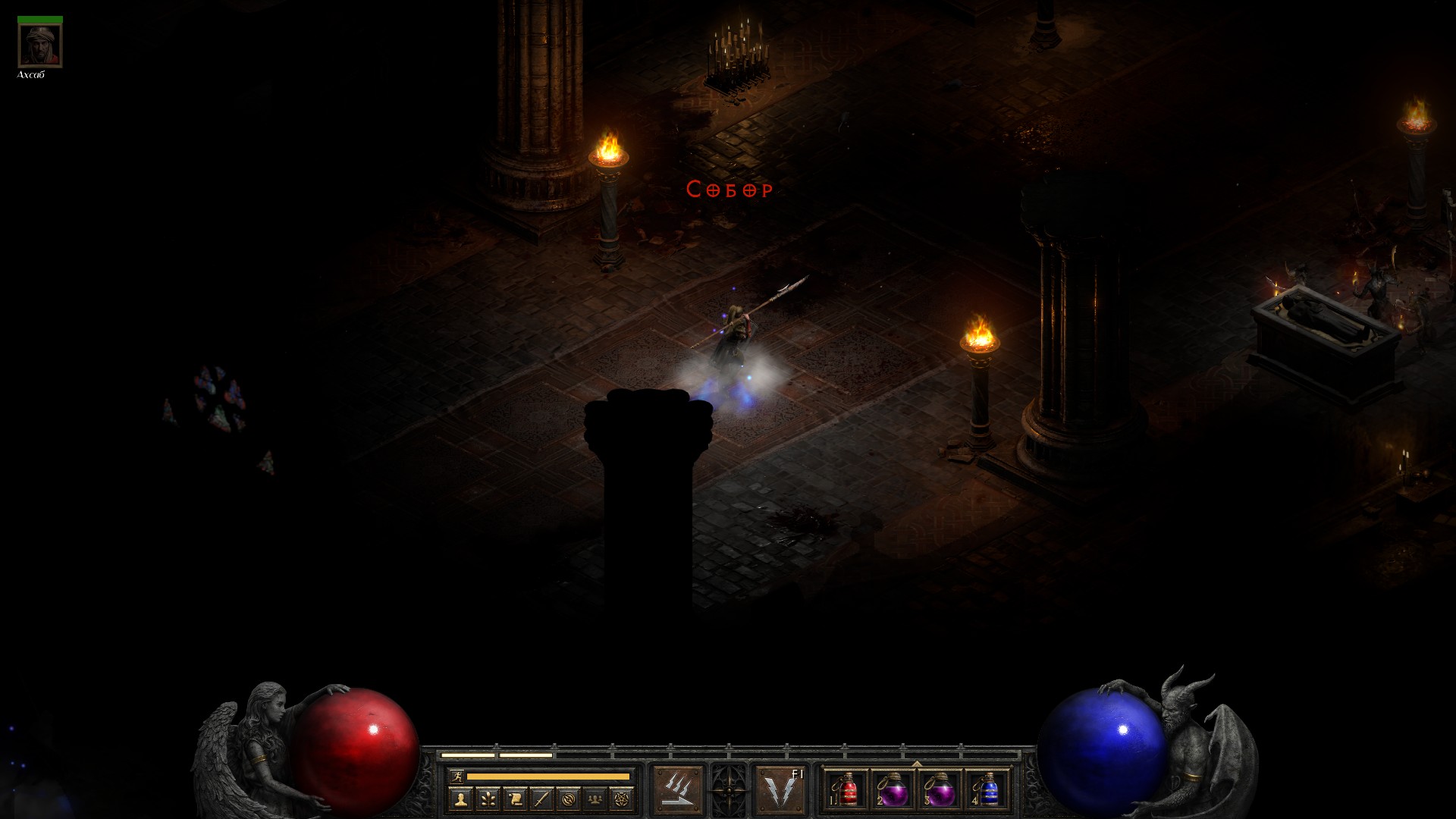The width and height of the screenshot is (1456, 819).
Task: Open the character stats panel
Action: [x=460, y=799]
